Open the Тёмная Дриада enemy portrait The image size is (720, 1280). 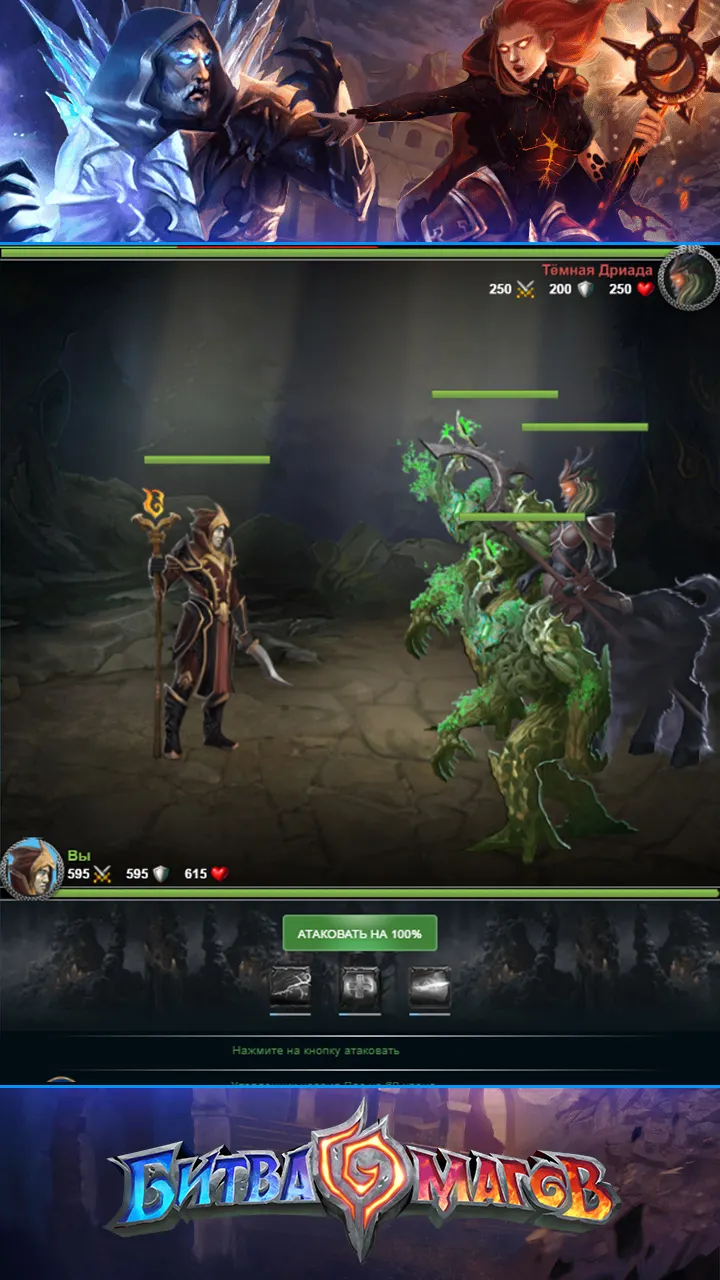click(689, 277)
